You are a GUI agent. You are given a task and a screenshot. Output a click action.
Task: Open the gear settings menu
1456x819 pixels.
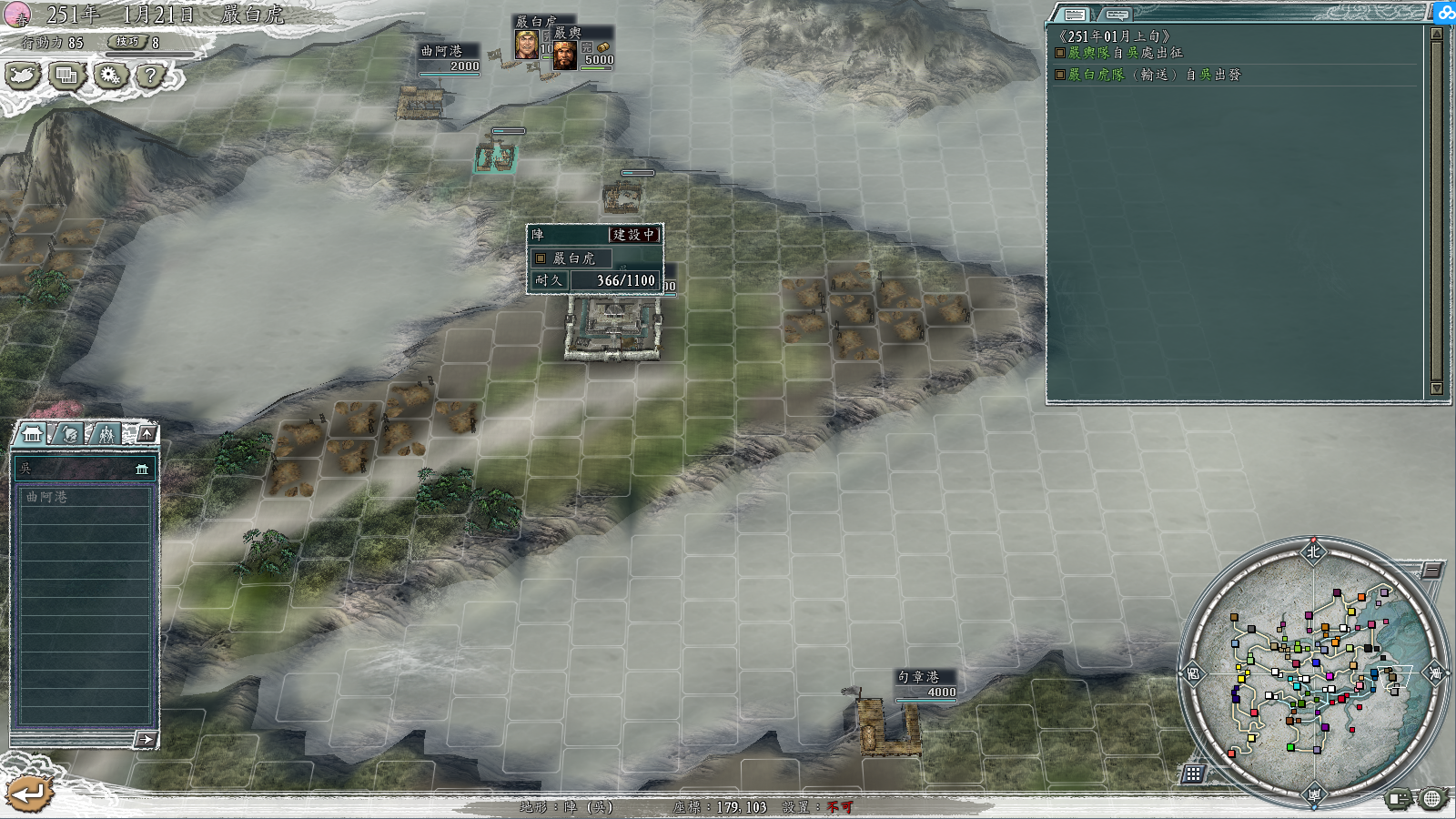click(110, 76)
